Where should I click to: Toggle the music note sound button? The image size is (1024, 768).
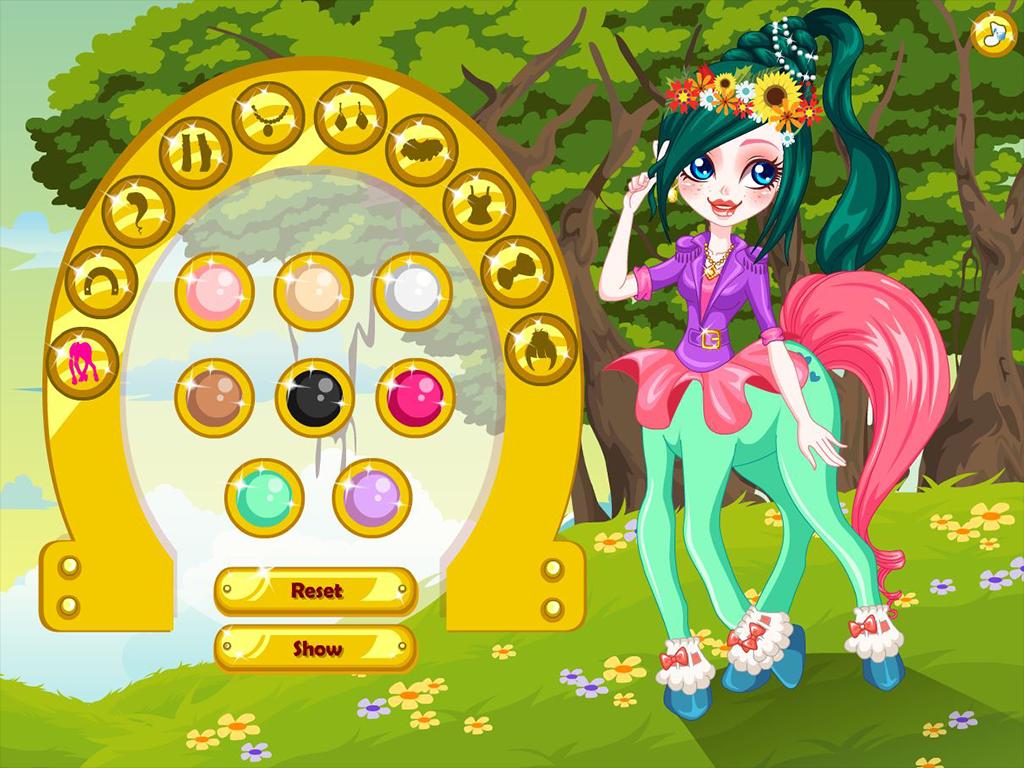pos(993,33)
